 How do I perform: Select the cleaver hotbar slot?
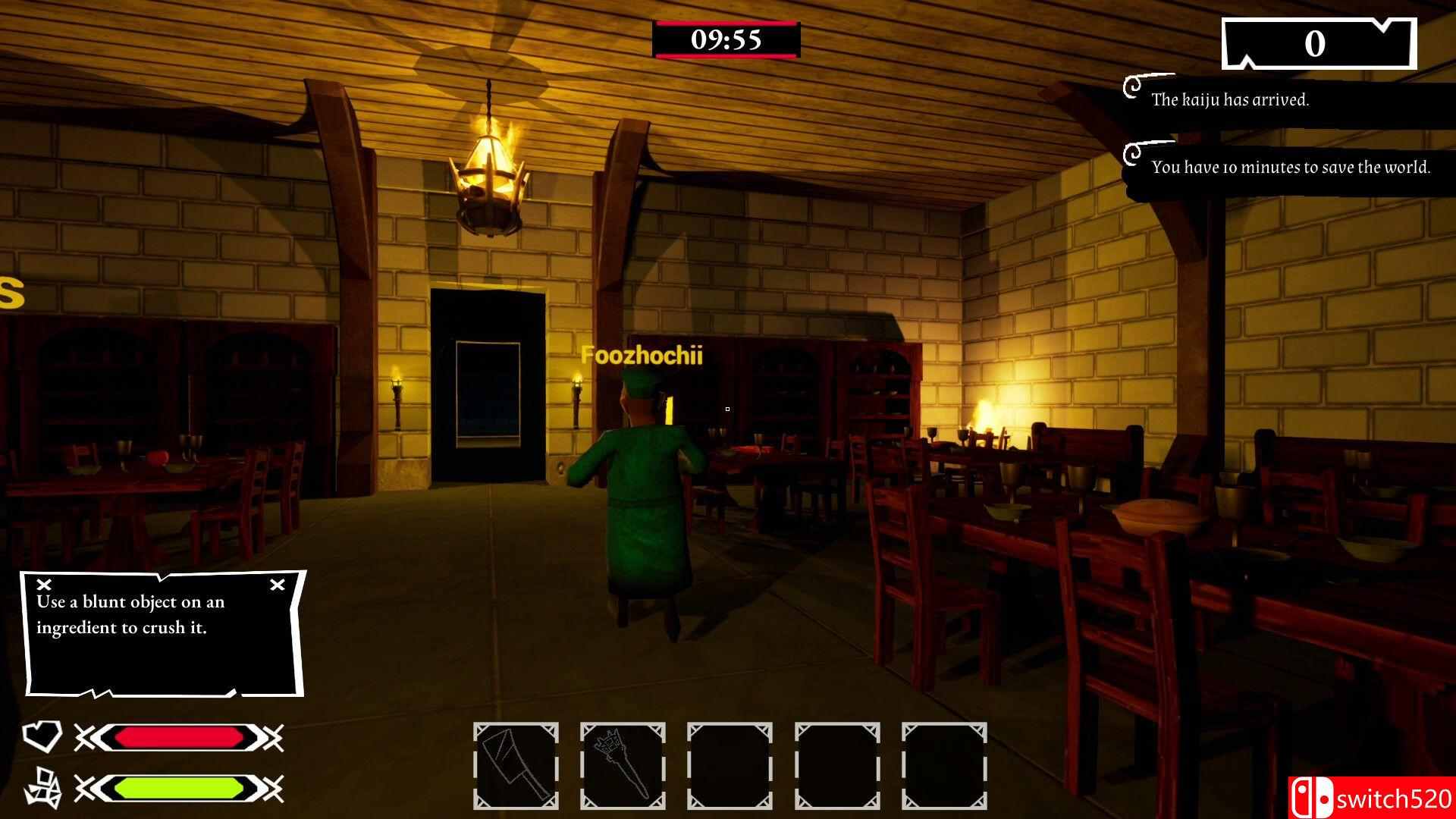pyautogui.click(x=516, y=765)
